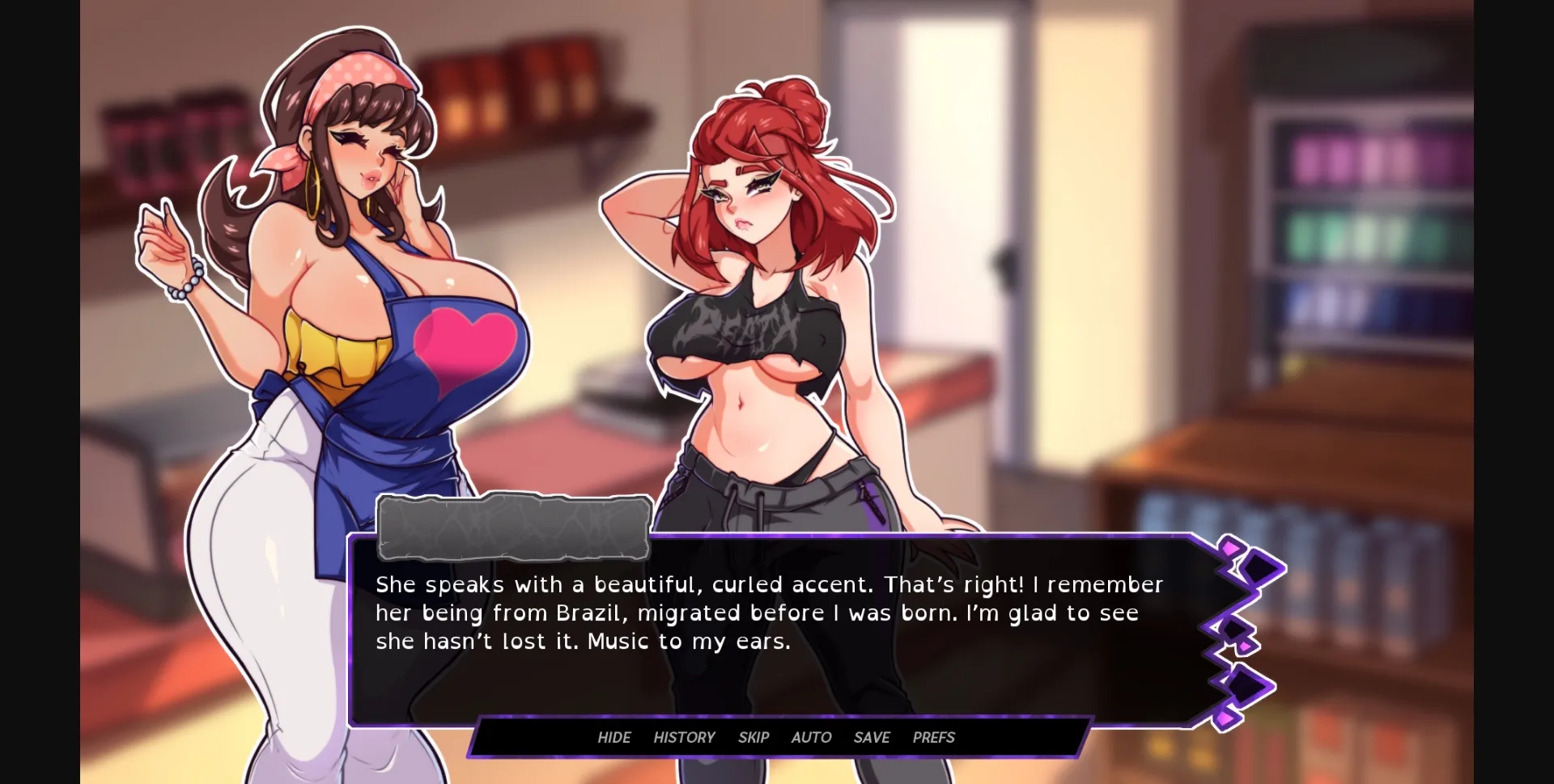
Task: Open the HISTORY log
Action: point(683,737)
